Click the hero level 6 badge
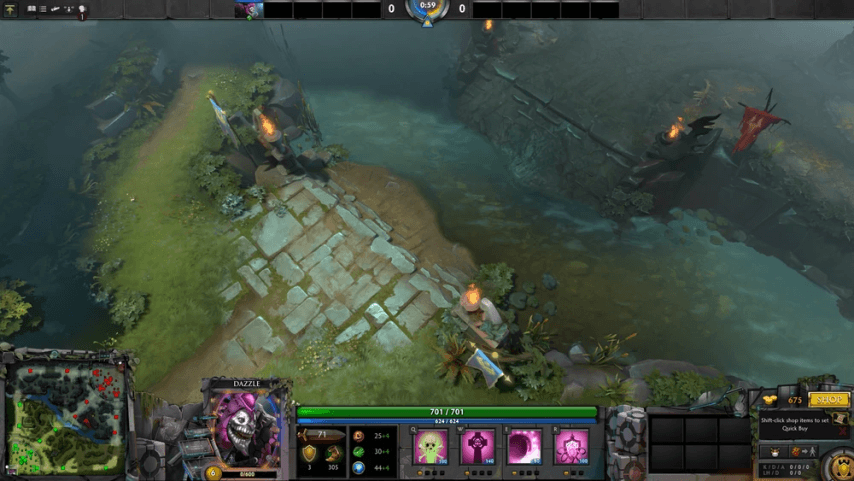Screen dimensions: 854x481 pyautogui.click(x=213, y=472)
